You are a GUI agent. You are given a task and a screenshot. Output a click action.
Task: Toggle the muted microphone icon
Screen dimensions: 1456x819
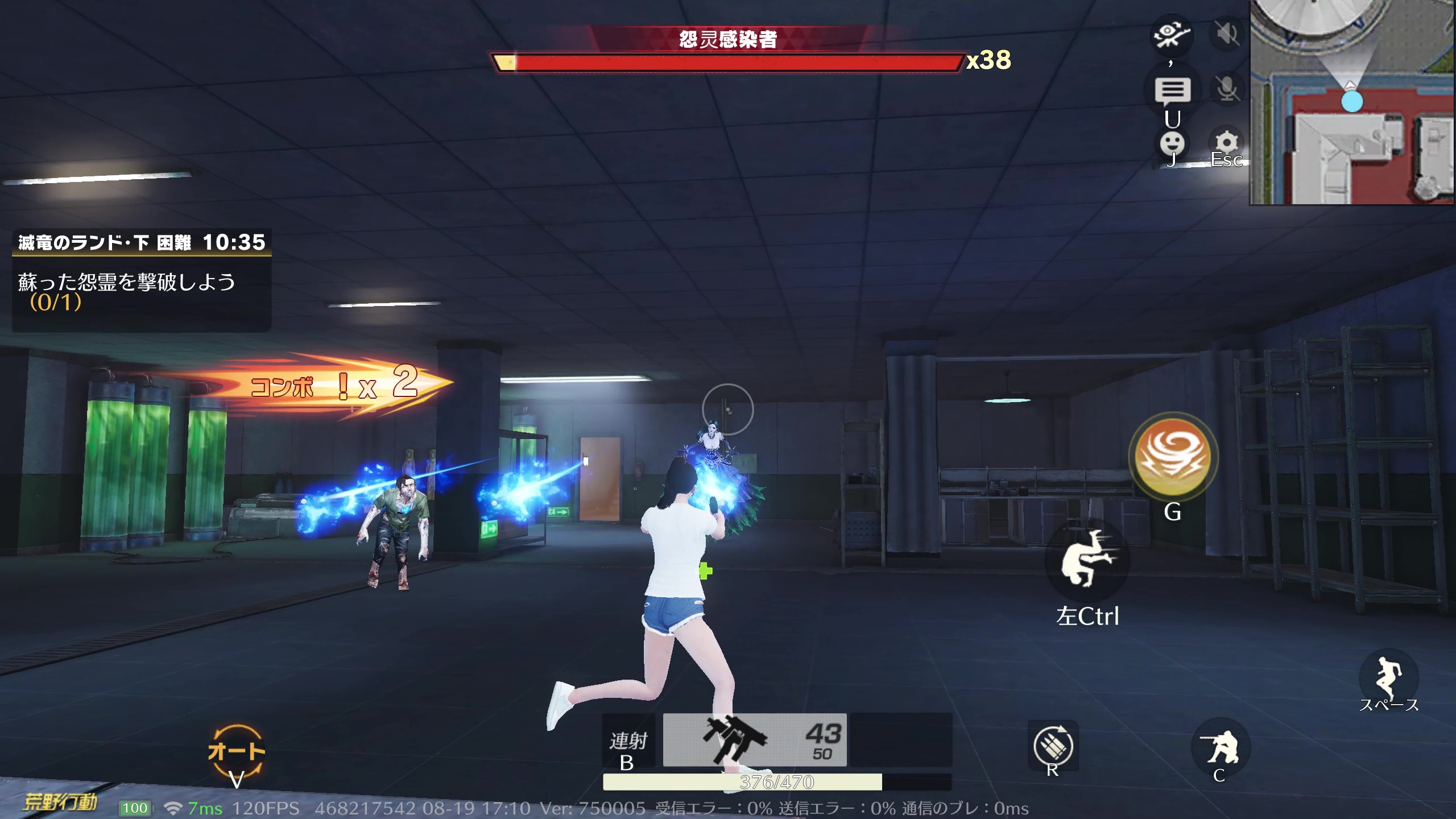pyautogui.click(x=1227, y=89)
